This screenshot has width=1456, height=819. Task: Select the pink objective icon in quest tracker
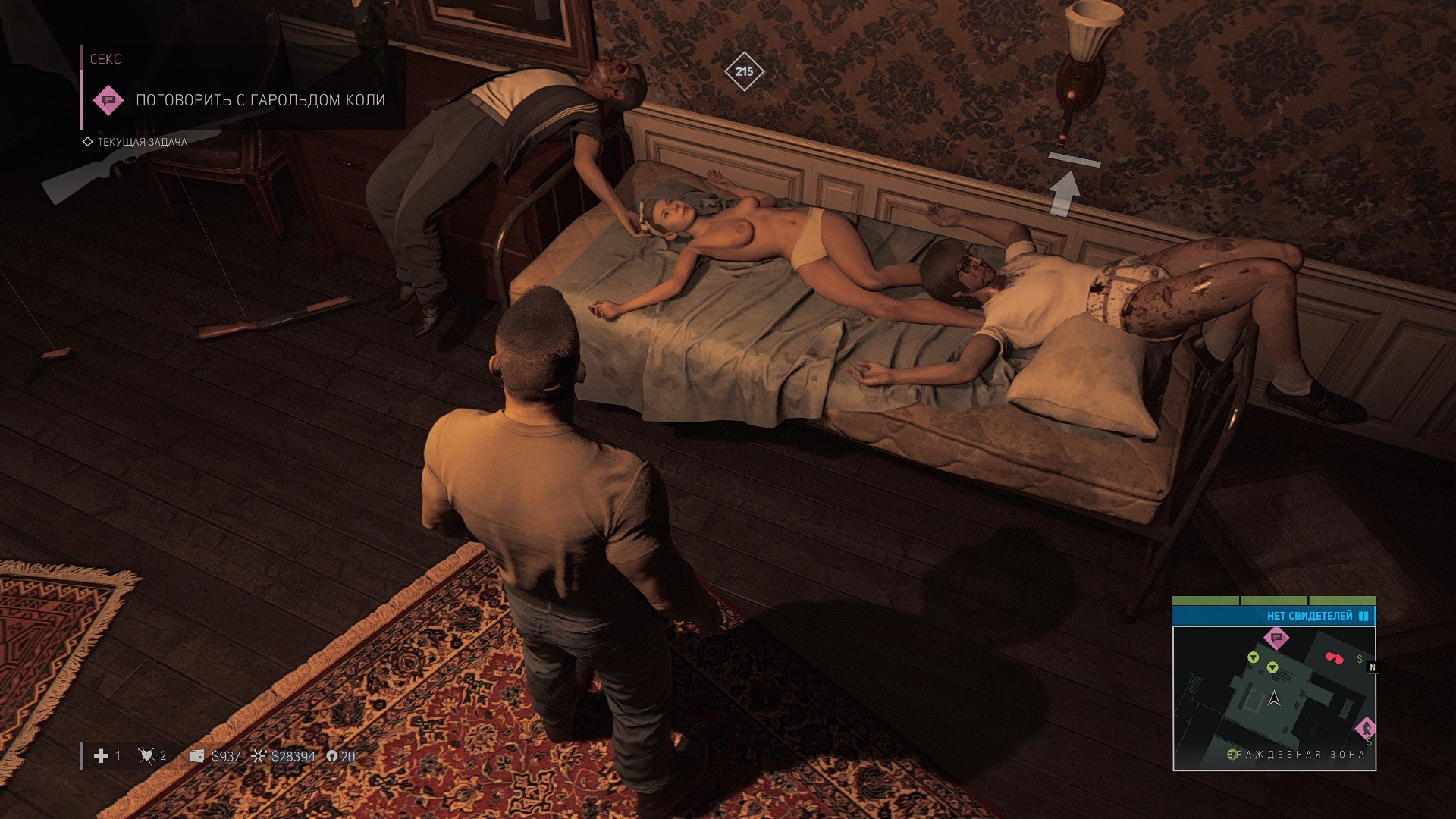pyautogui.click(x=108, y=100)
